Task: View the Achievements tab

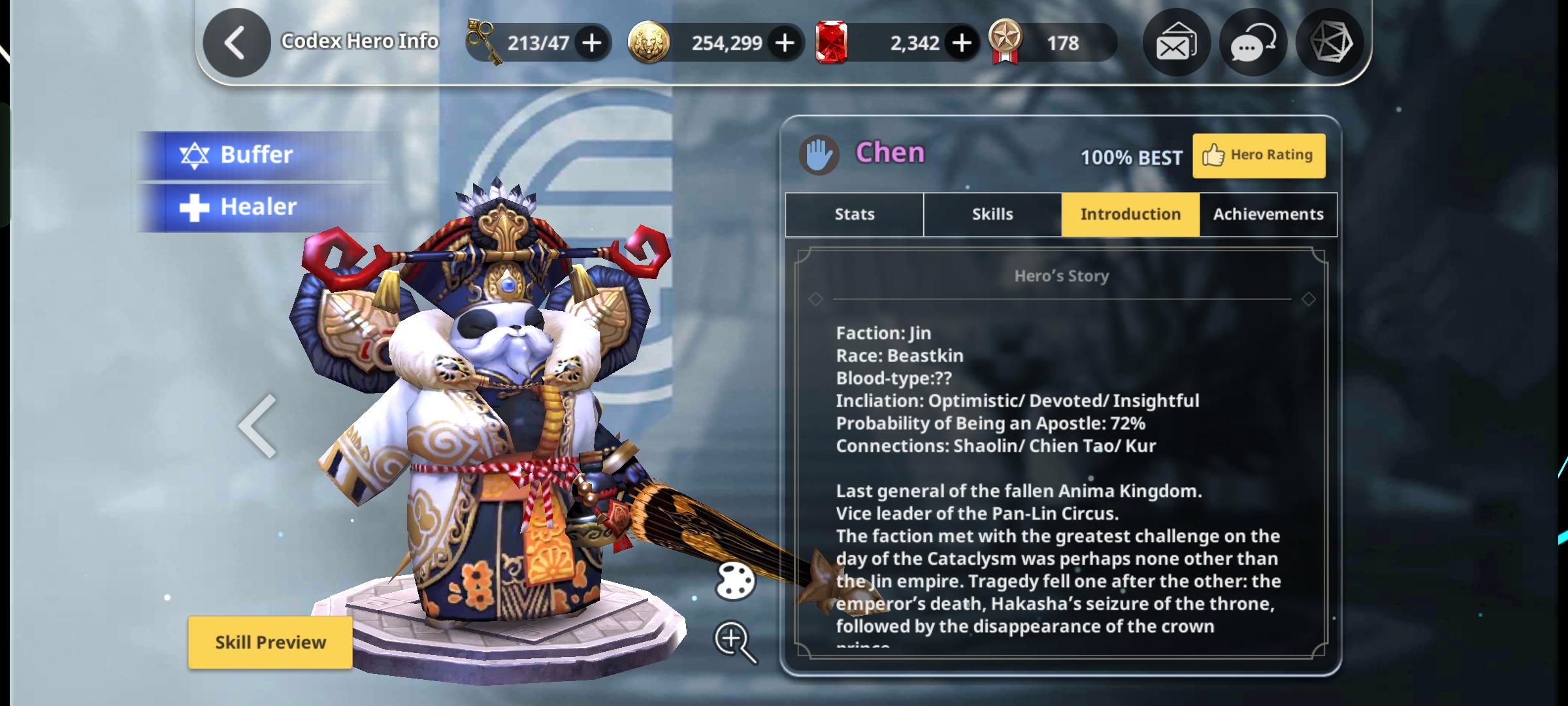Action: coord(1268,214)
